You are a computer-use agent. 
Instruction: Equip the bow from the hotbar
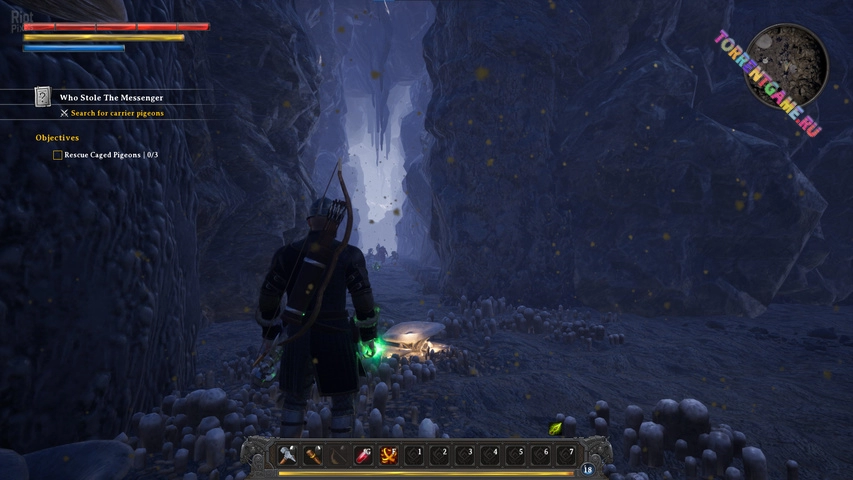(x=339, y=454)
